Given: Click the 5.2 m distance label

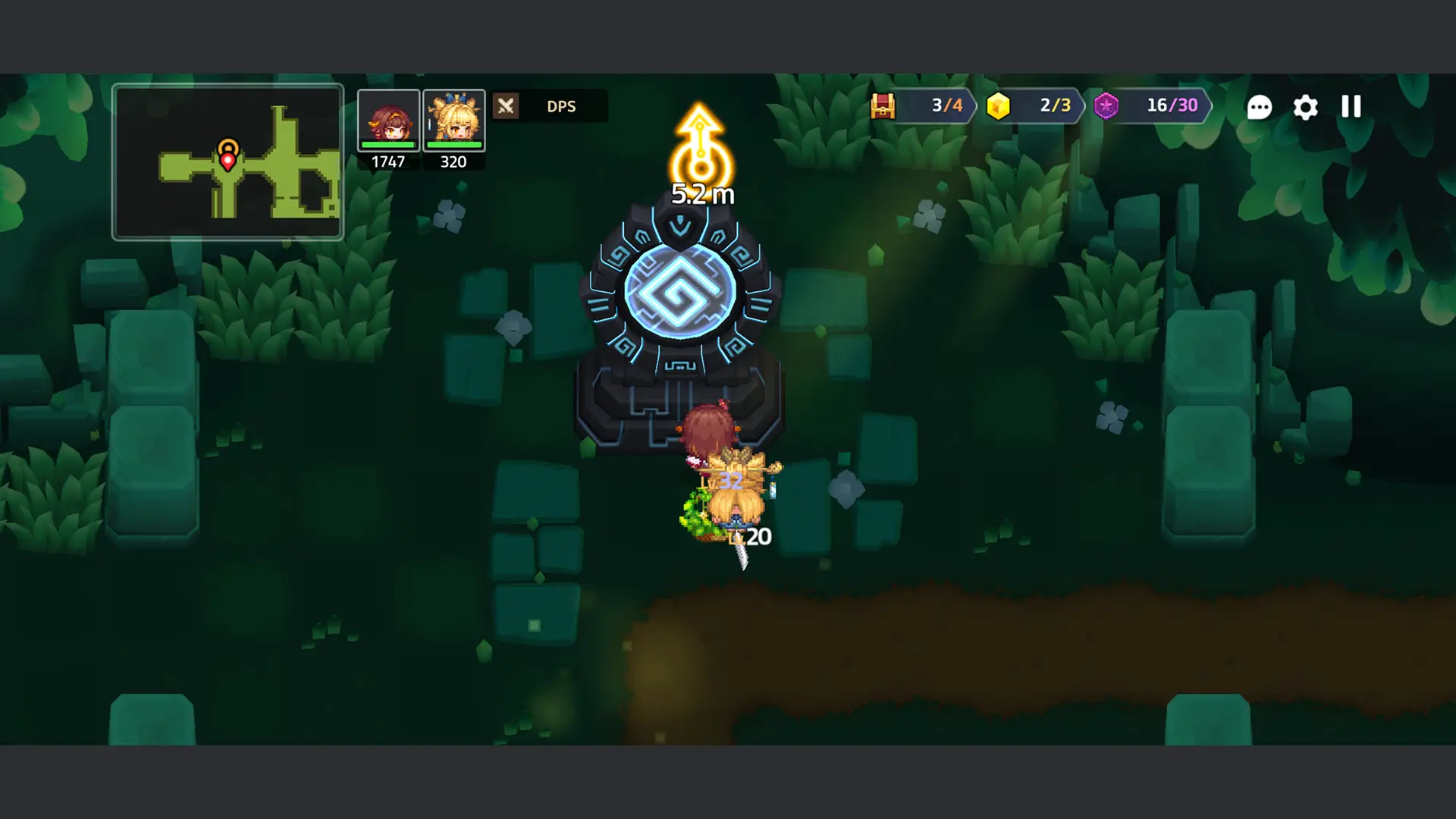Looking at the screenshot, I should [x=701, y=195].
